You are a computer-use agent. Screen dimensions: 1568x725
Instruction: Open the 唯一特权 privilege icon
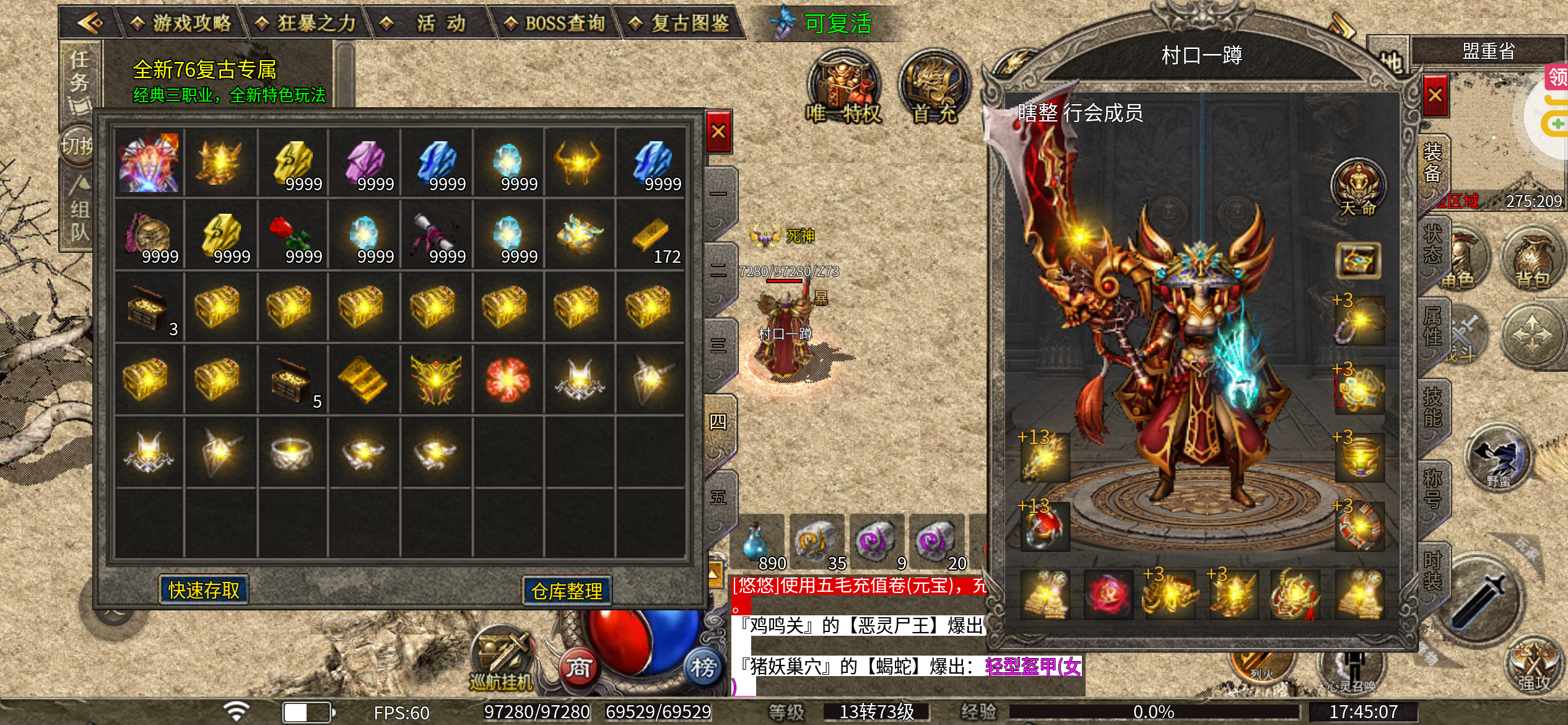843,88
